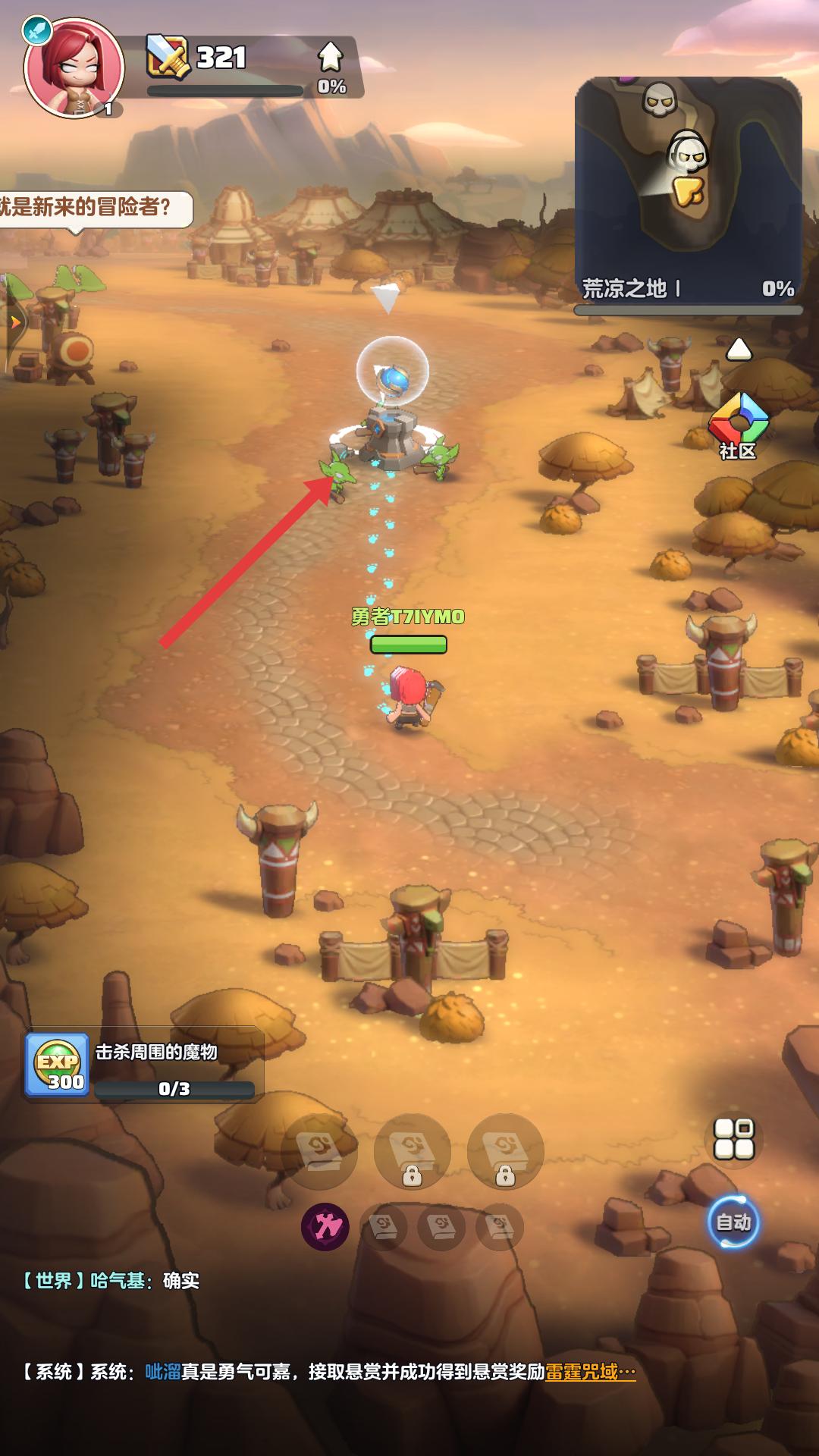Viewport: 819px width, 1456px height.
Task: Select the 击杀周围的魔物 quest tracker
Action: [x=144, y=1065]
